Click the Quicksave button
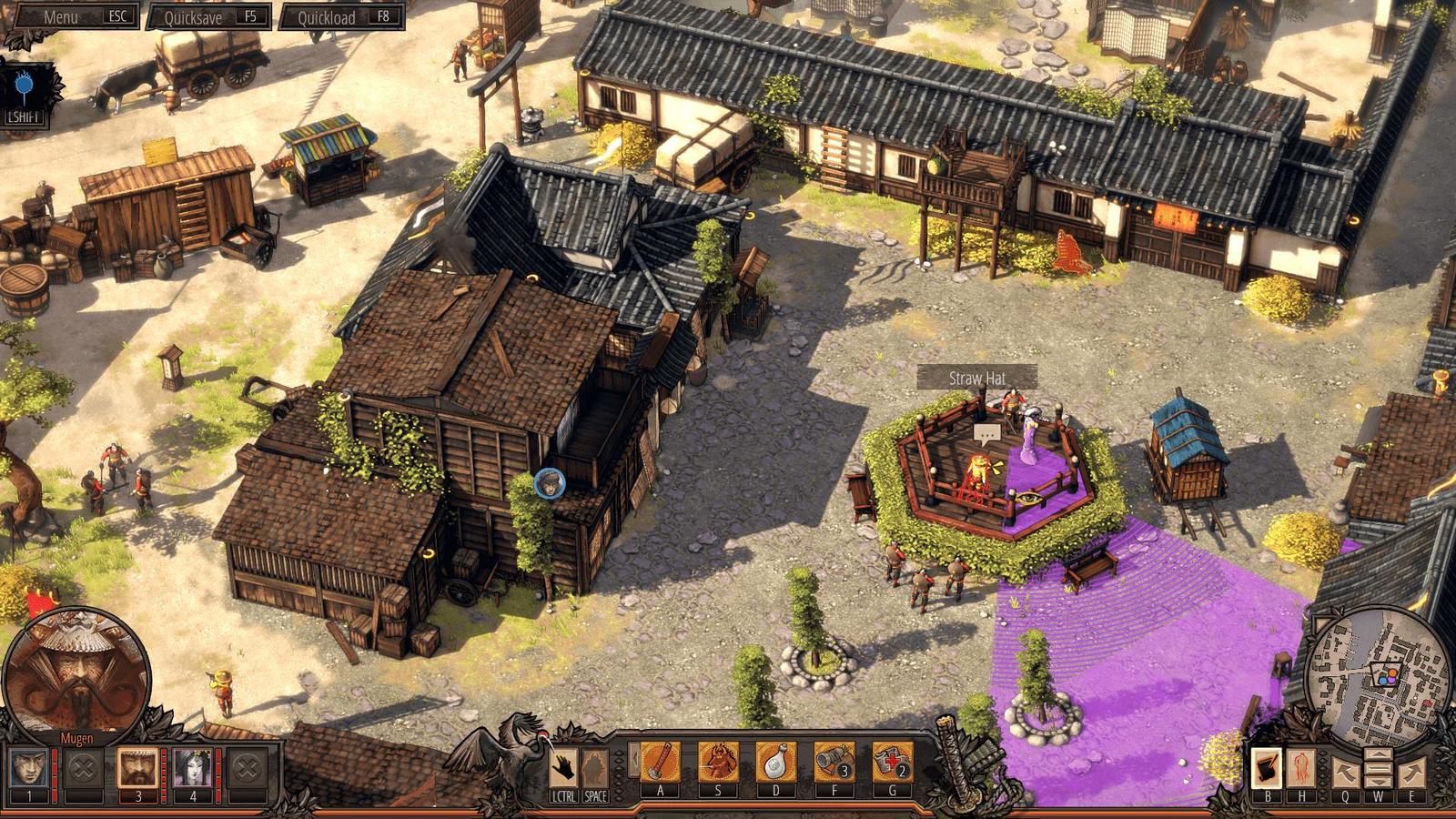 208,17
